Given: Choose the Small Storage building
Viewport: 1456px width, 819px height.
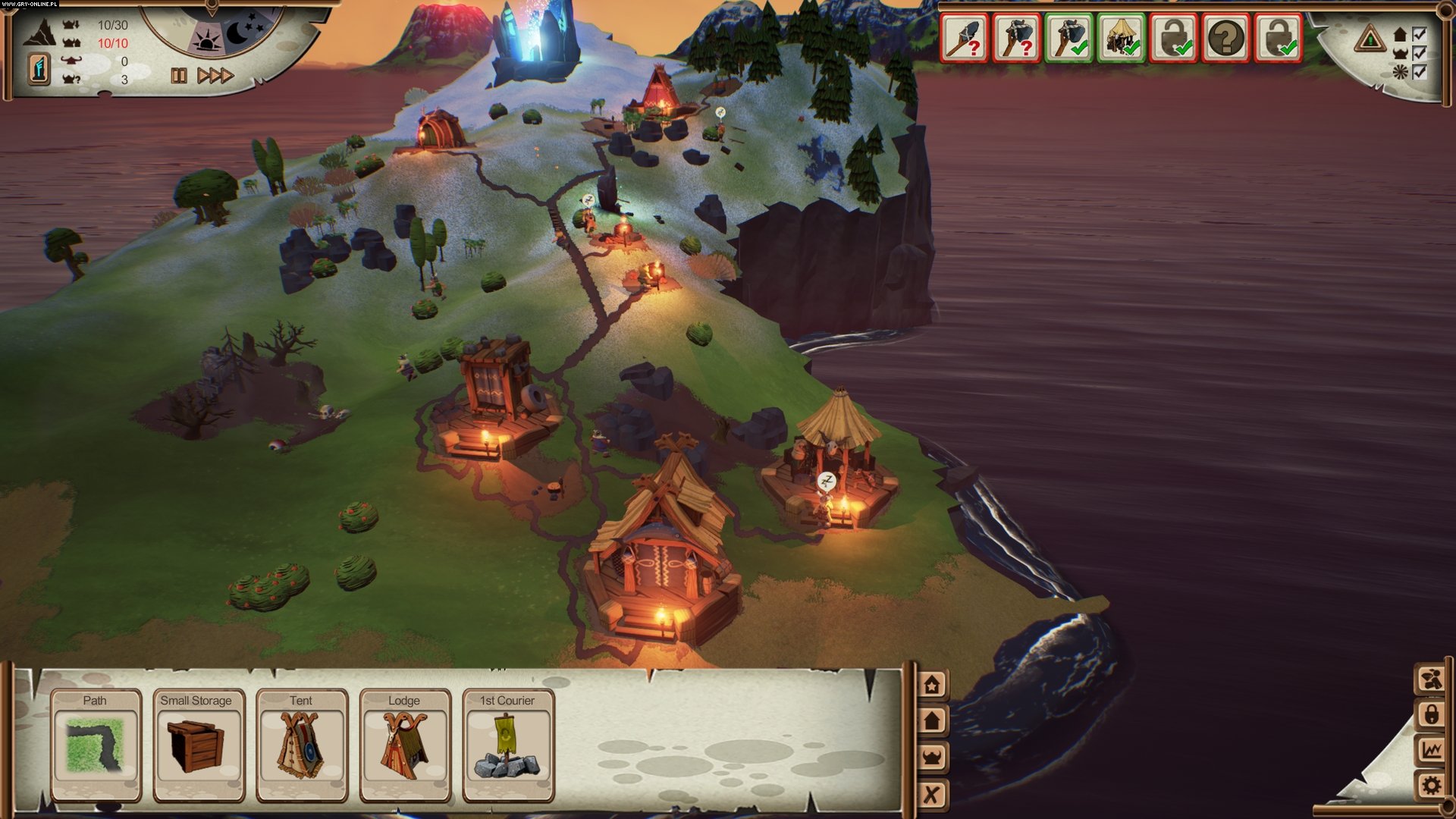Looking at the screenshot, I should click(x=199, y=745).
